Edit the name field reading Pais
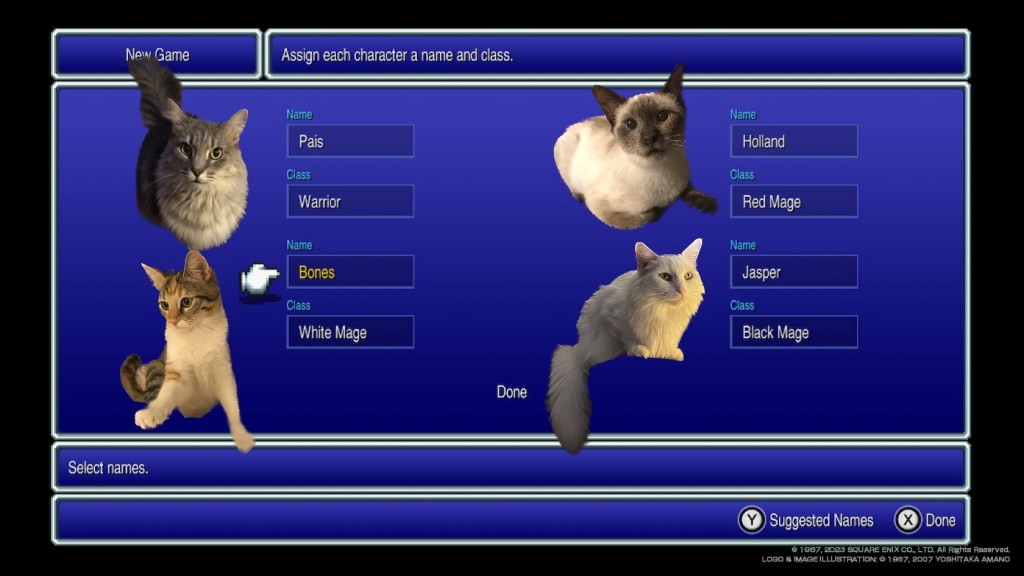This screenshot has width=1024, height=576. point(350,141)
